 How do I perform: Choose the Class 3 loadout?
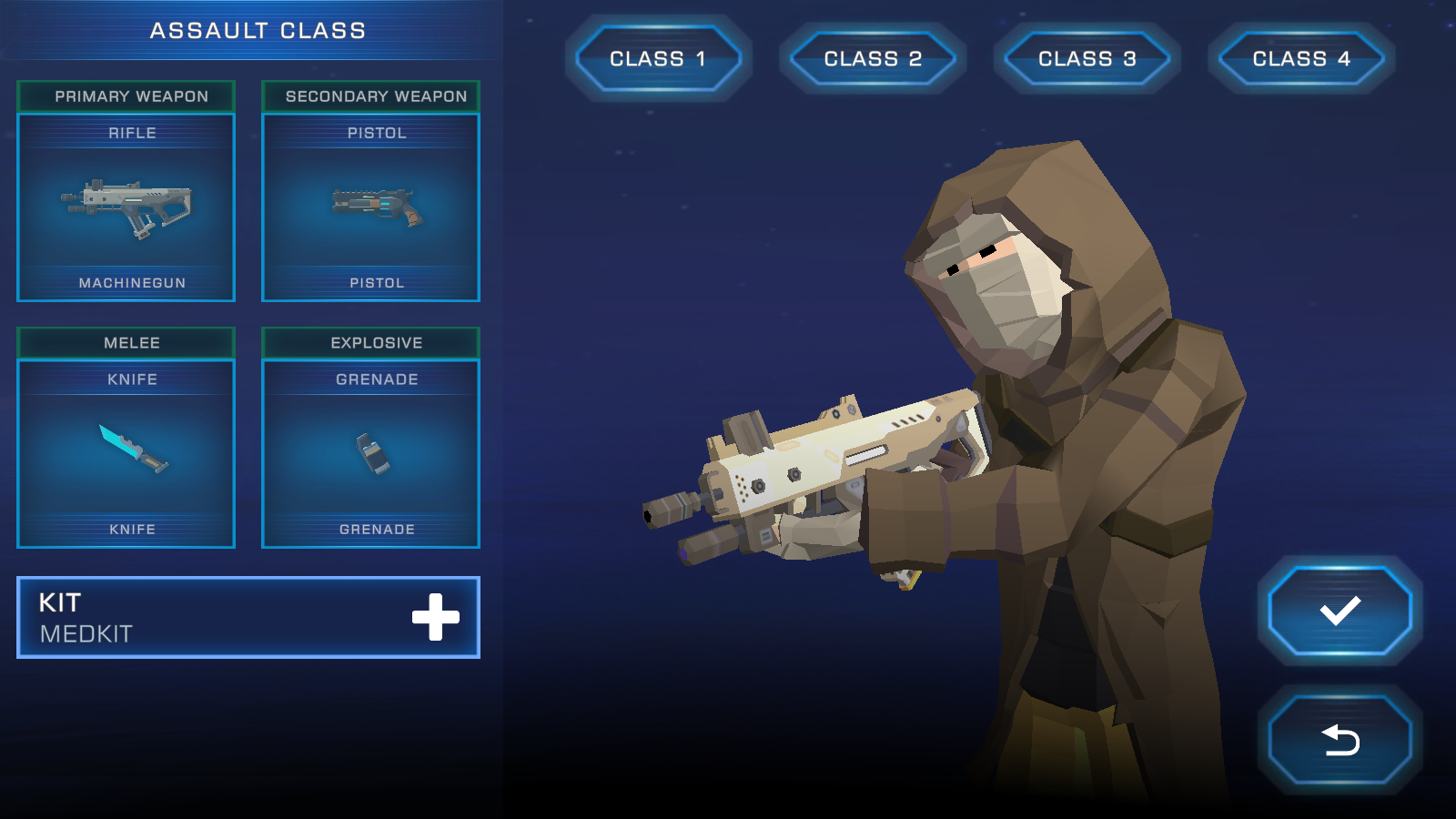[1087, 58]
